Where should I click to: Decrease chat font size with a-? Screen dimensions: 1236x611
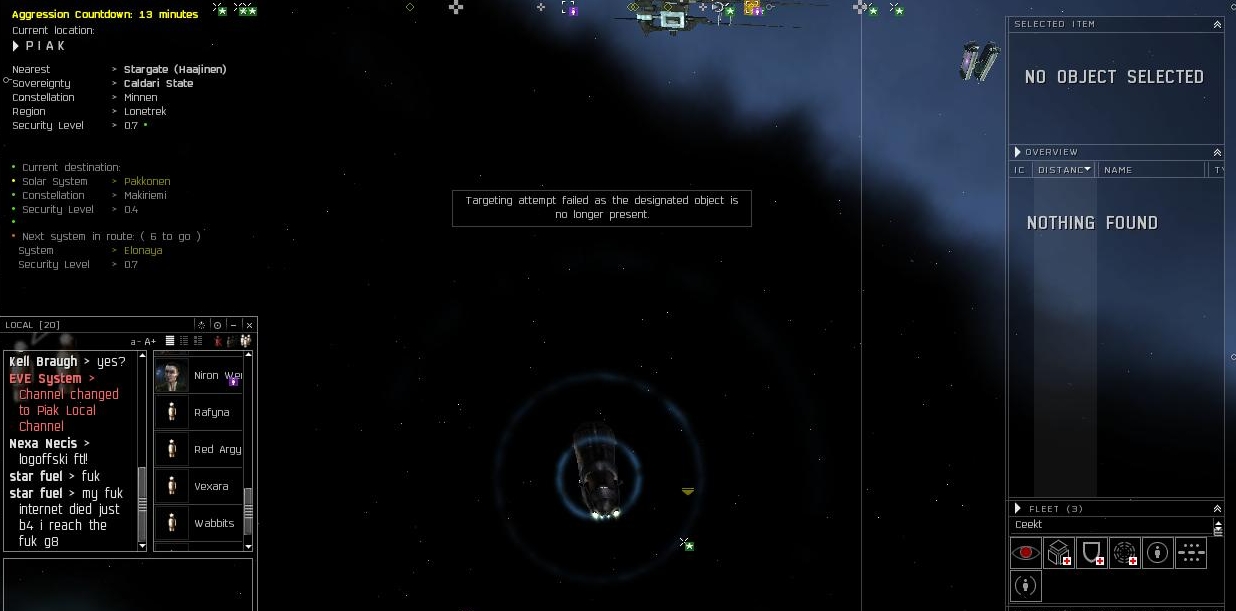click(x=135, y=342)
